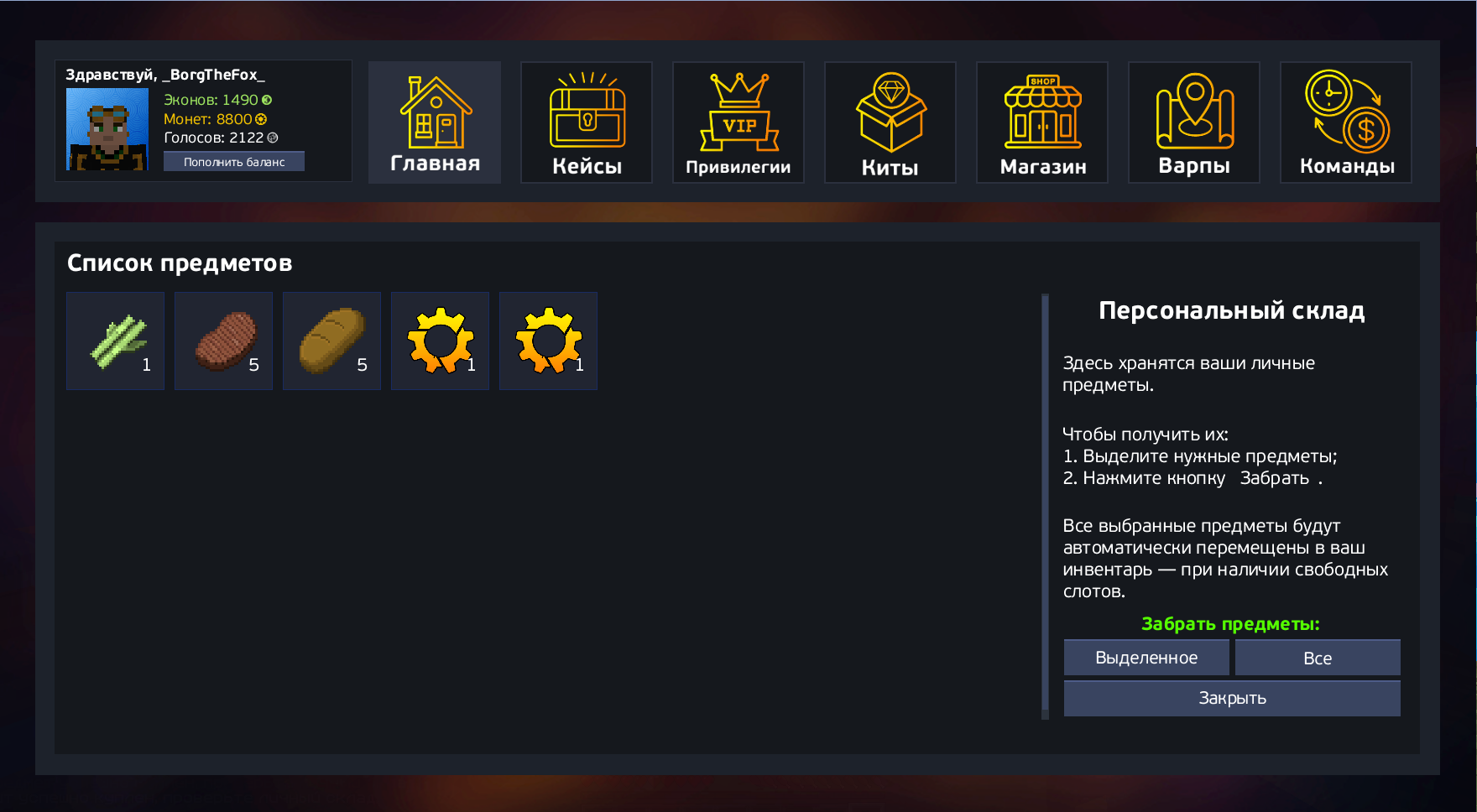Screen dimensions: 1477x812
Task: Show the Варпы warps tab
Action: coord(1194,122)
